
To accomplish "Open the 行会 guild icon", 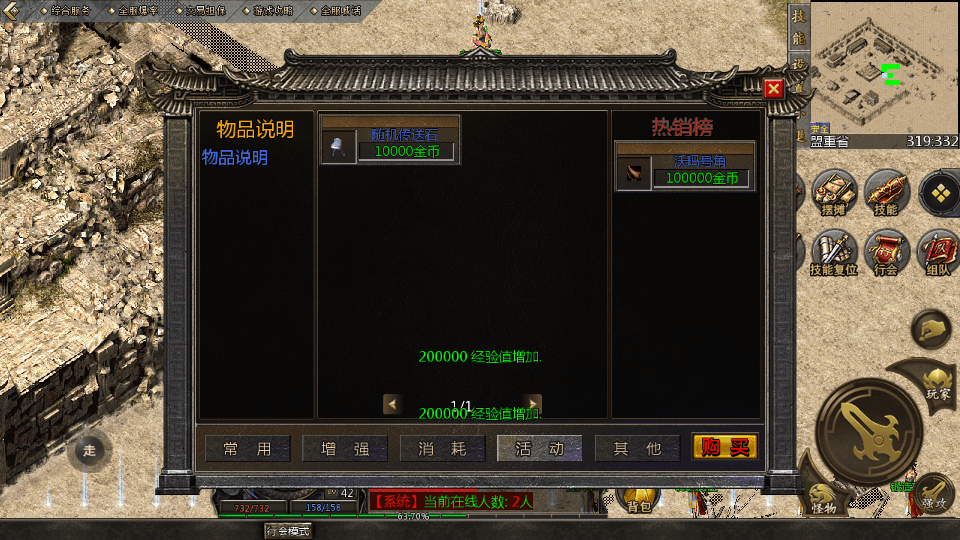I will [885, 250].
